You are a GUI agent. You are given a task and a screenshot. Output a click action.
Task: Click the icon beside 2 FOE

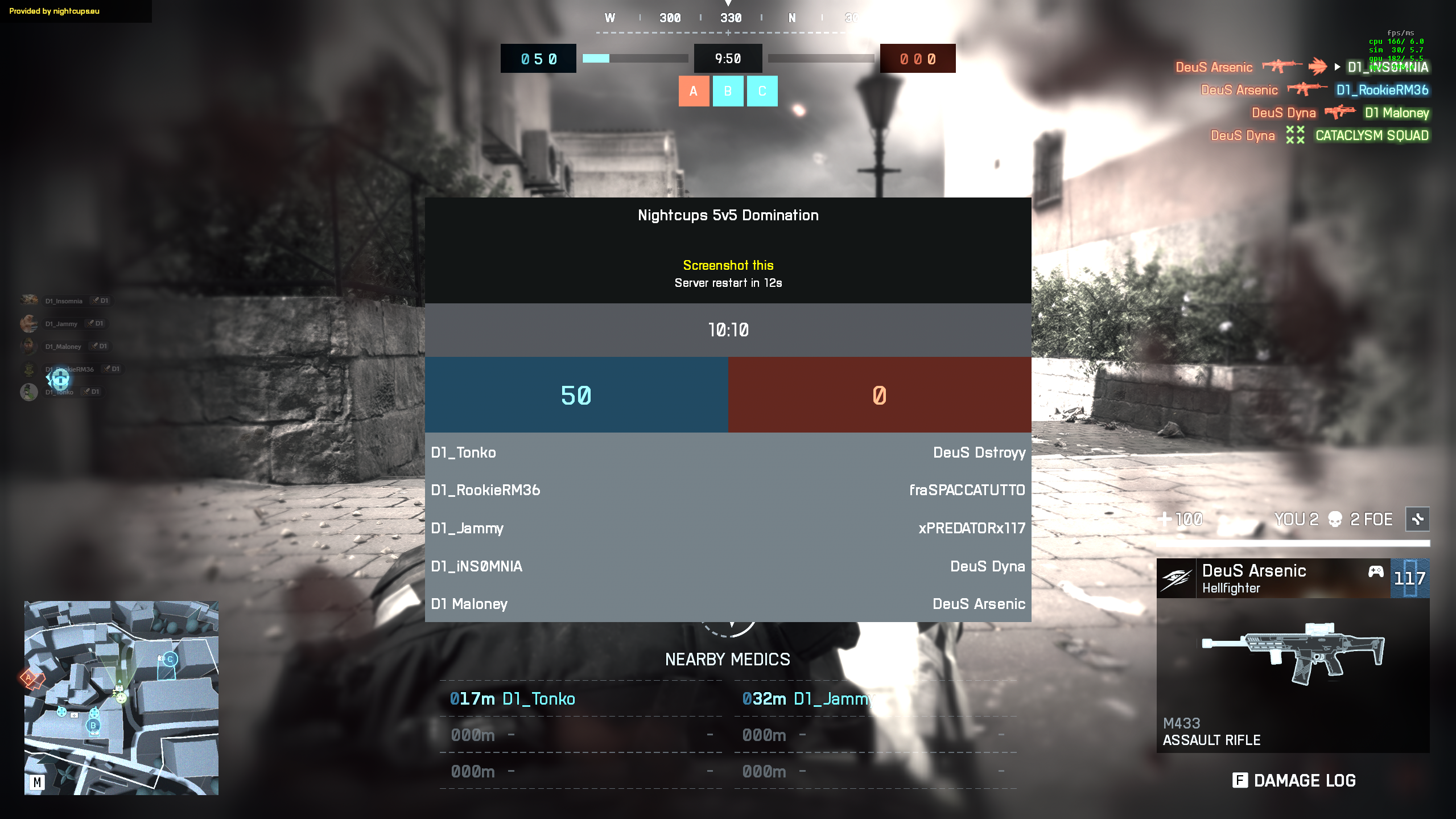pyautogui.click(x=1417, y=519)
